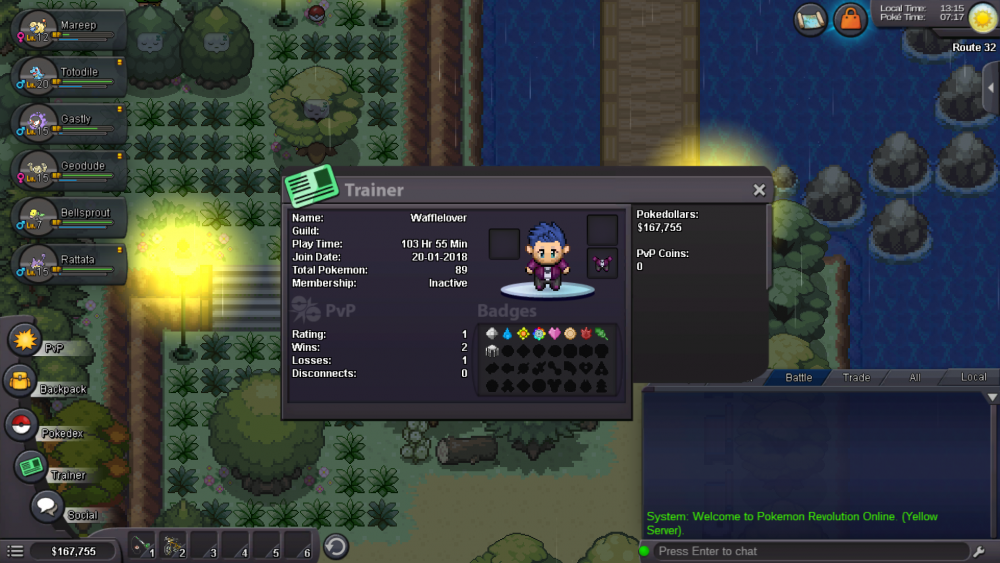This screenshot has height=563, width=1000.
Task: Switch to the Local chat tab
Action: (x=973, y=377)
